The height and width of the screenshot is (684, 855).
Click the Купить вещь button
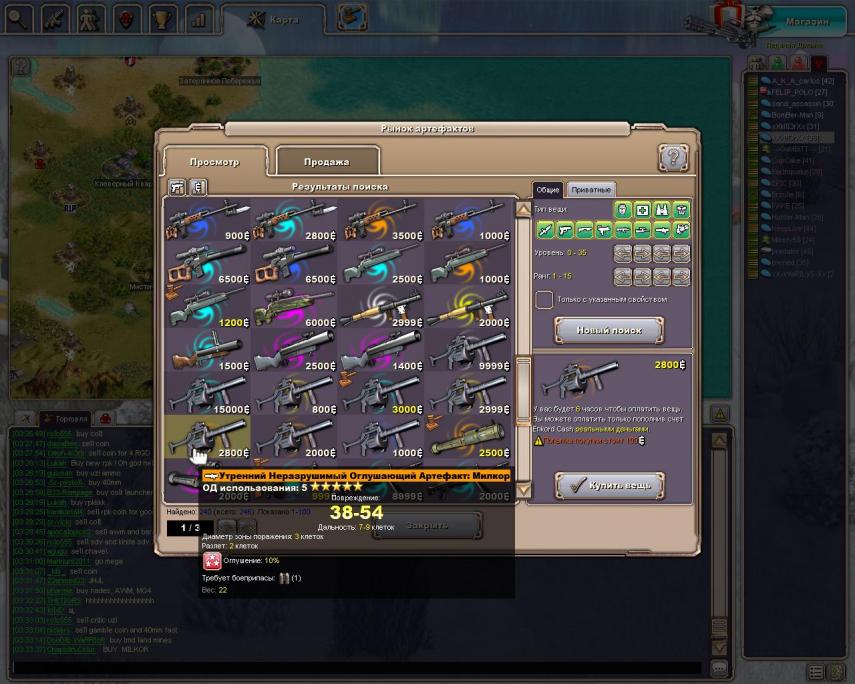tap(609, 486)
